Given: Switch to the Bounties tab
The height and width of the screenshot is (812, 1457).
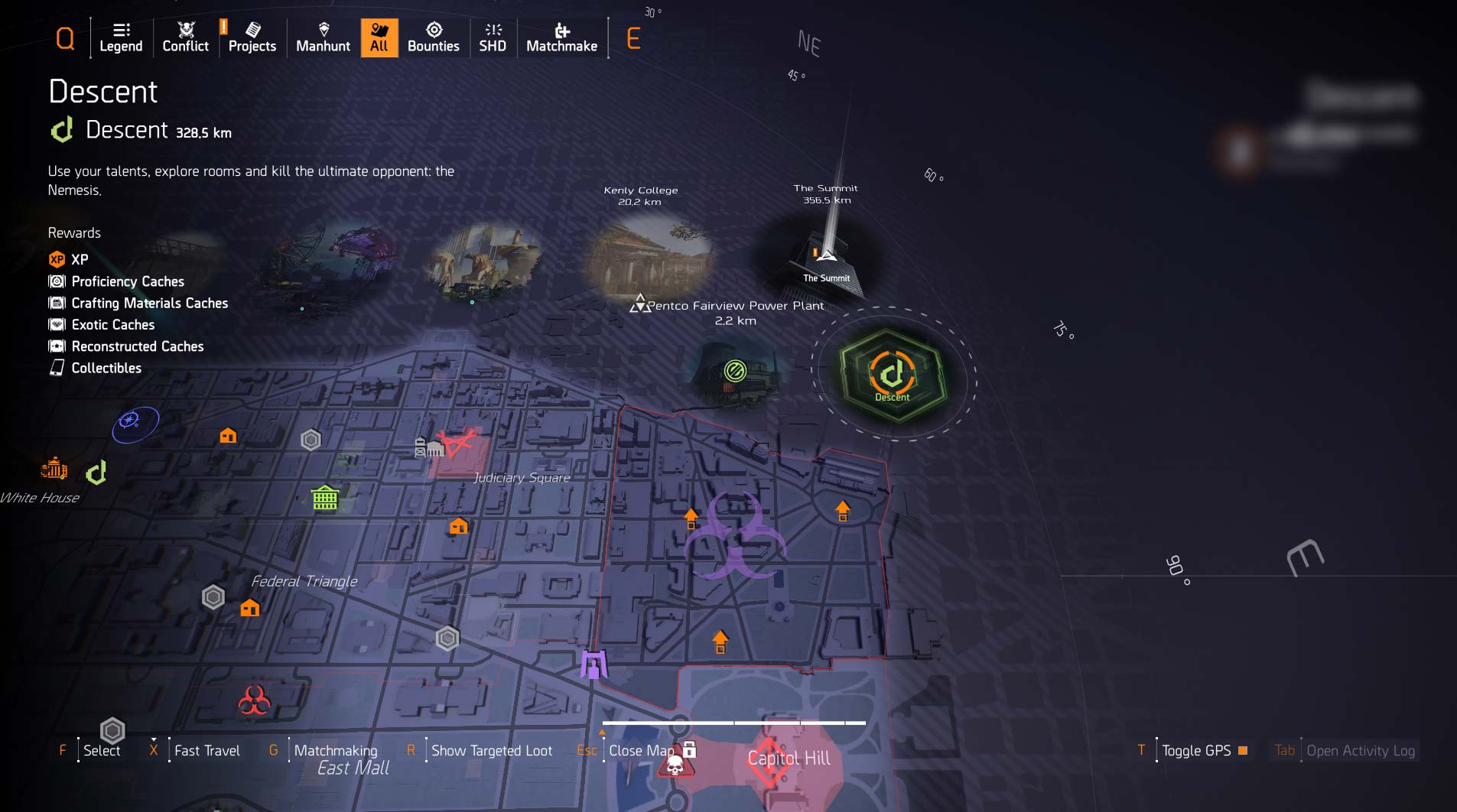Looking at the screenshot, I should (433, 37).
